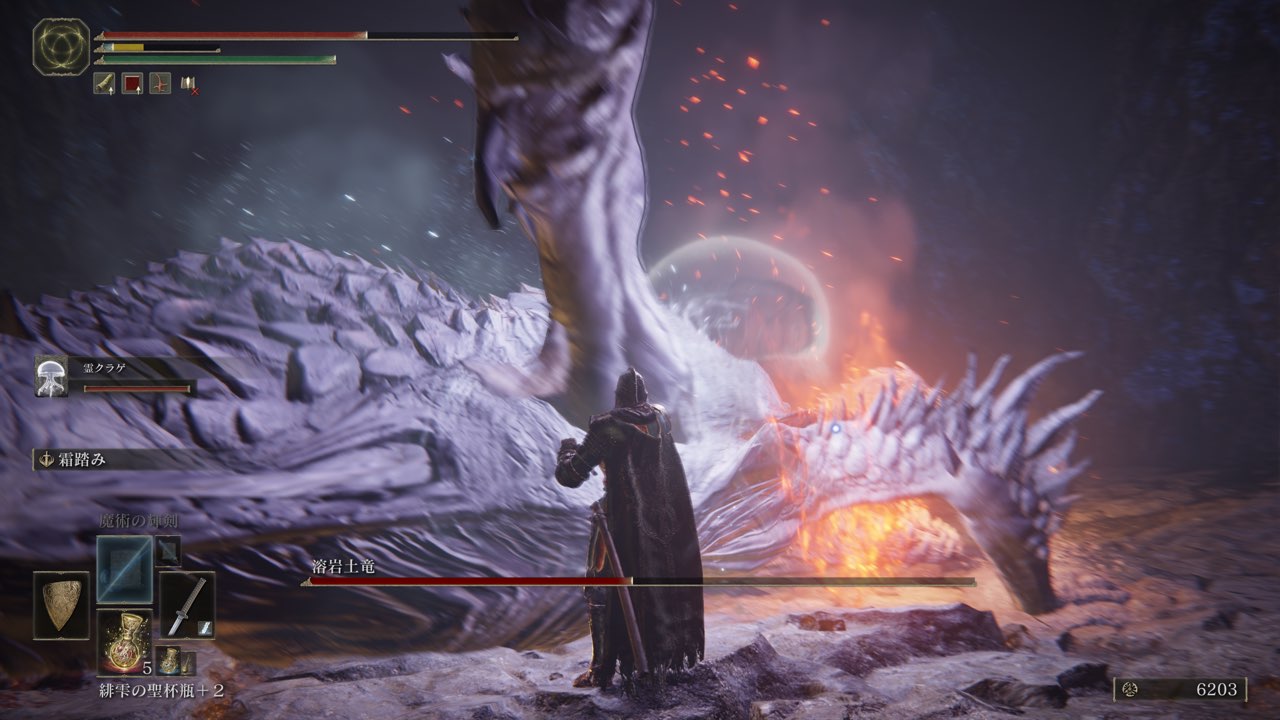Select the golden shield left-hand slot
This screenshot has height=720, width=1280.
pyautogui.click(x=61, y=605)
